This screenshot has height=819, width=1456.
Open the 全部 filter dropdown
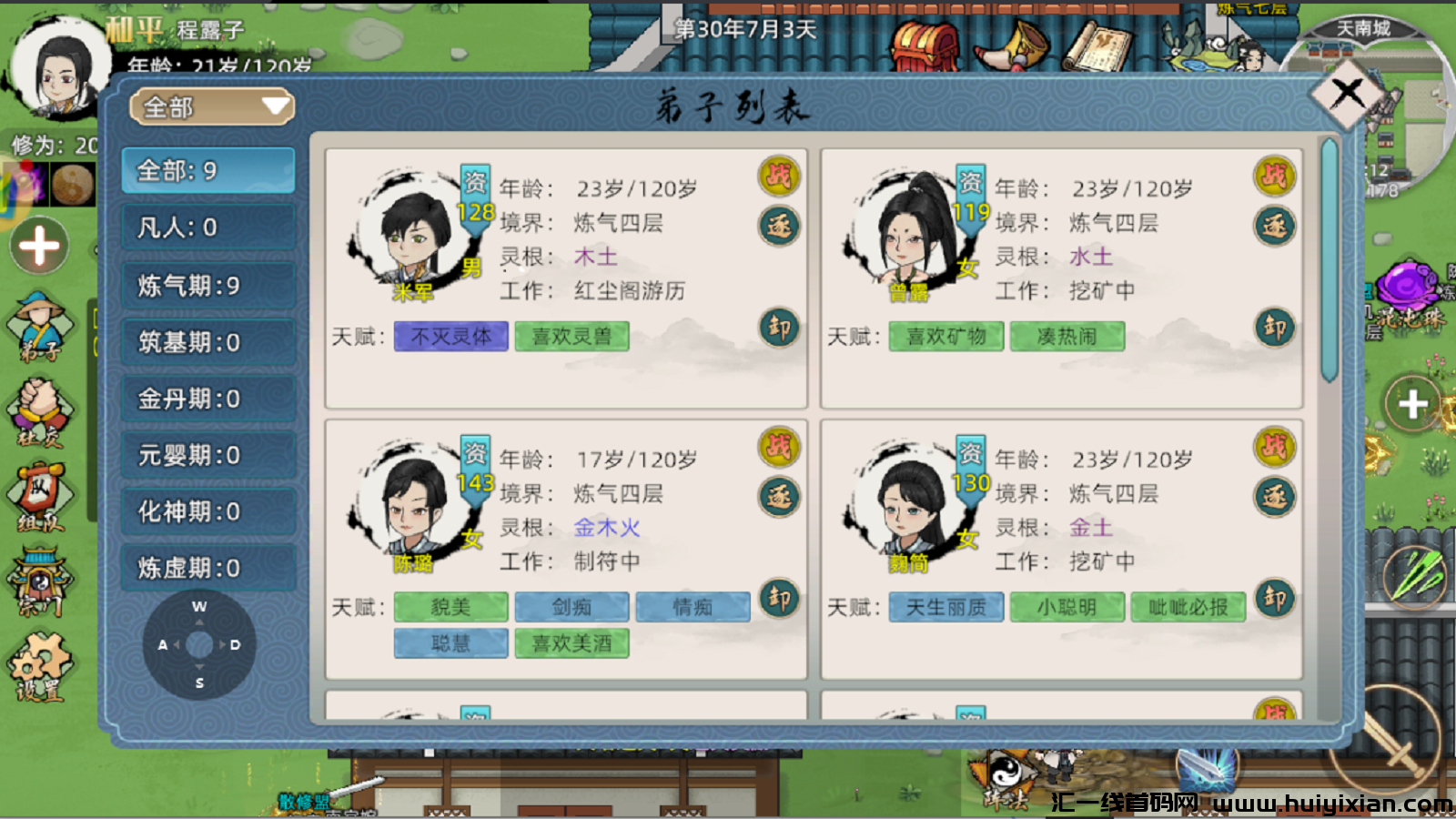[211, 107]
